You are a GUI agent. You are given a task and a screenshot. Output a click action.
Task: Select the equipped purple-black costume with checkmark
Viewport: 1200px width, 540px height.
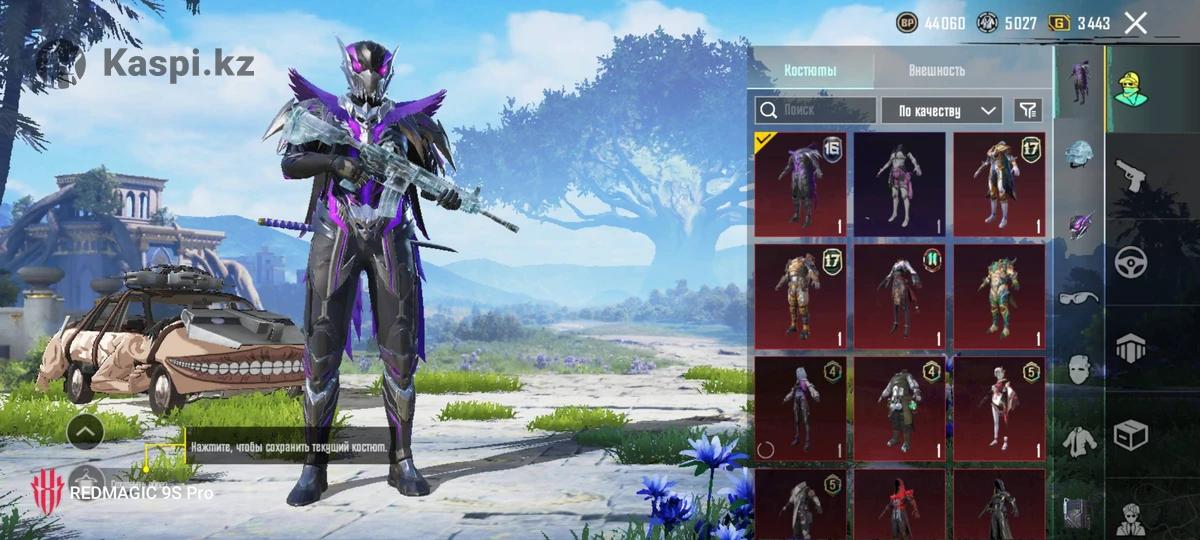click(x=800, y=184)
